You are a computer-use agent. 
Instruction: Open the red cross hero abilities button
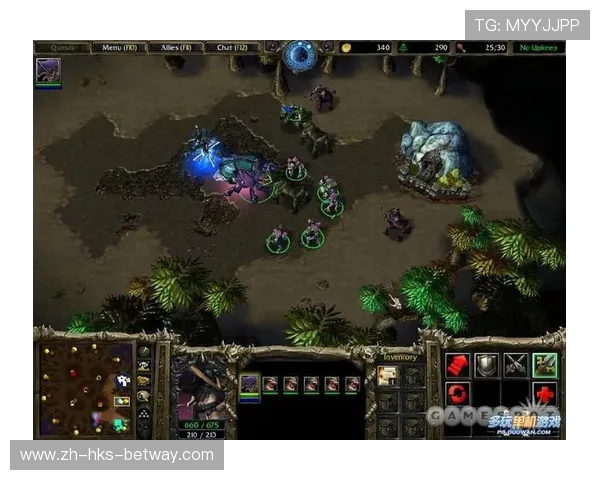(x=545, y=393)
